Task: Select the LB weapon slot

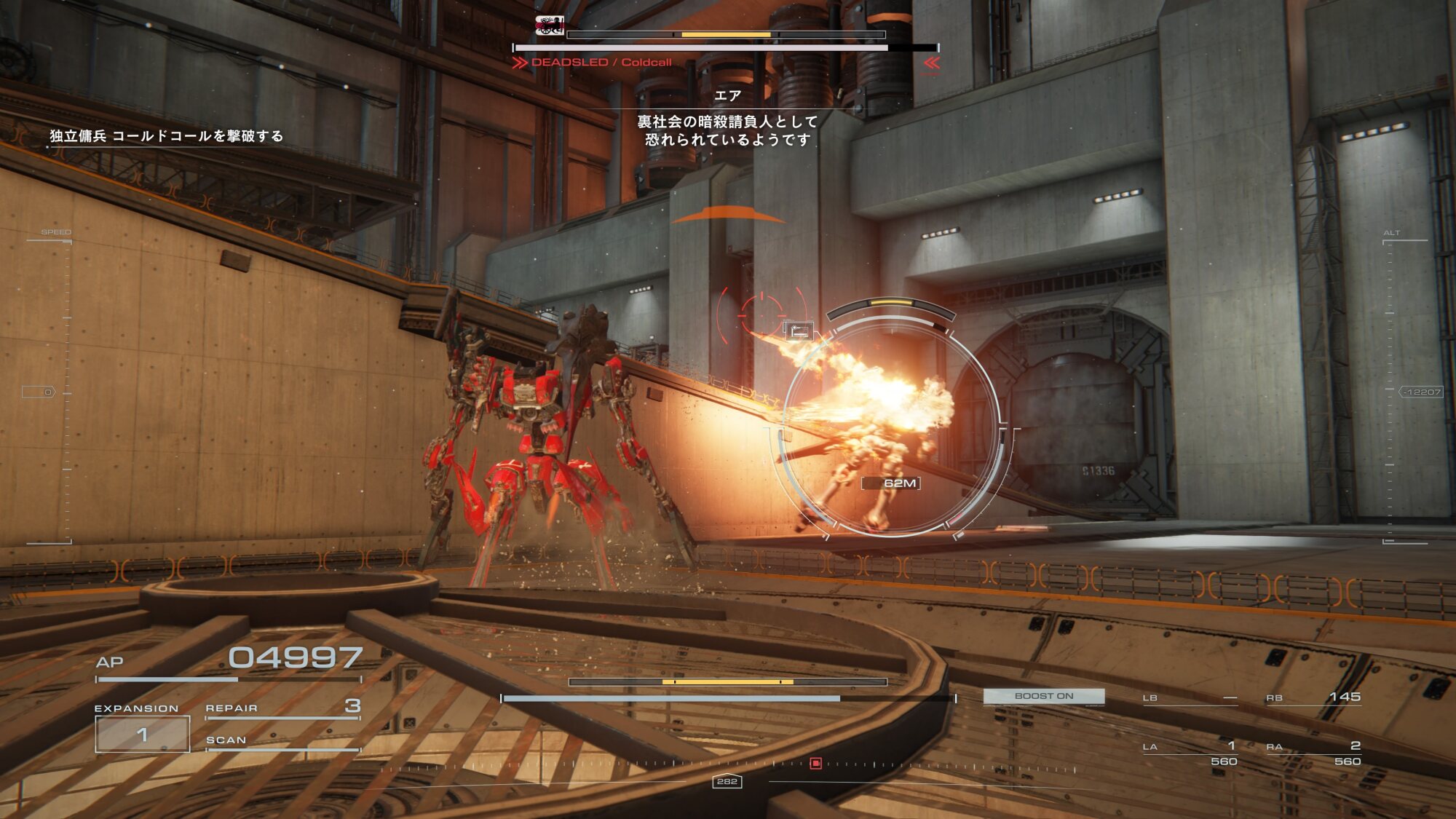Action: 1190,698
